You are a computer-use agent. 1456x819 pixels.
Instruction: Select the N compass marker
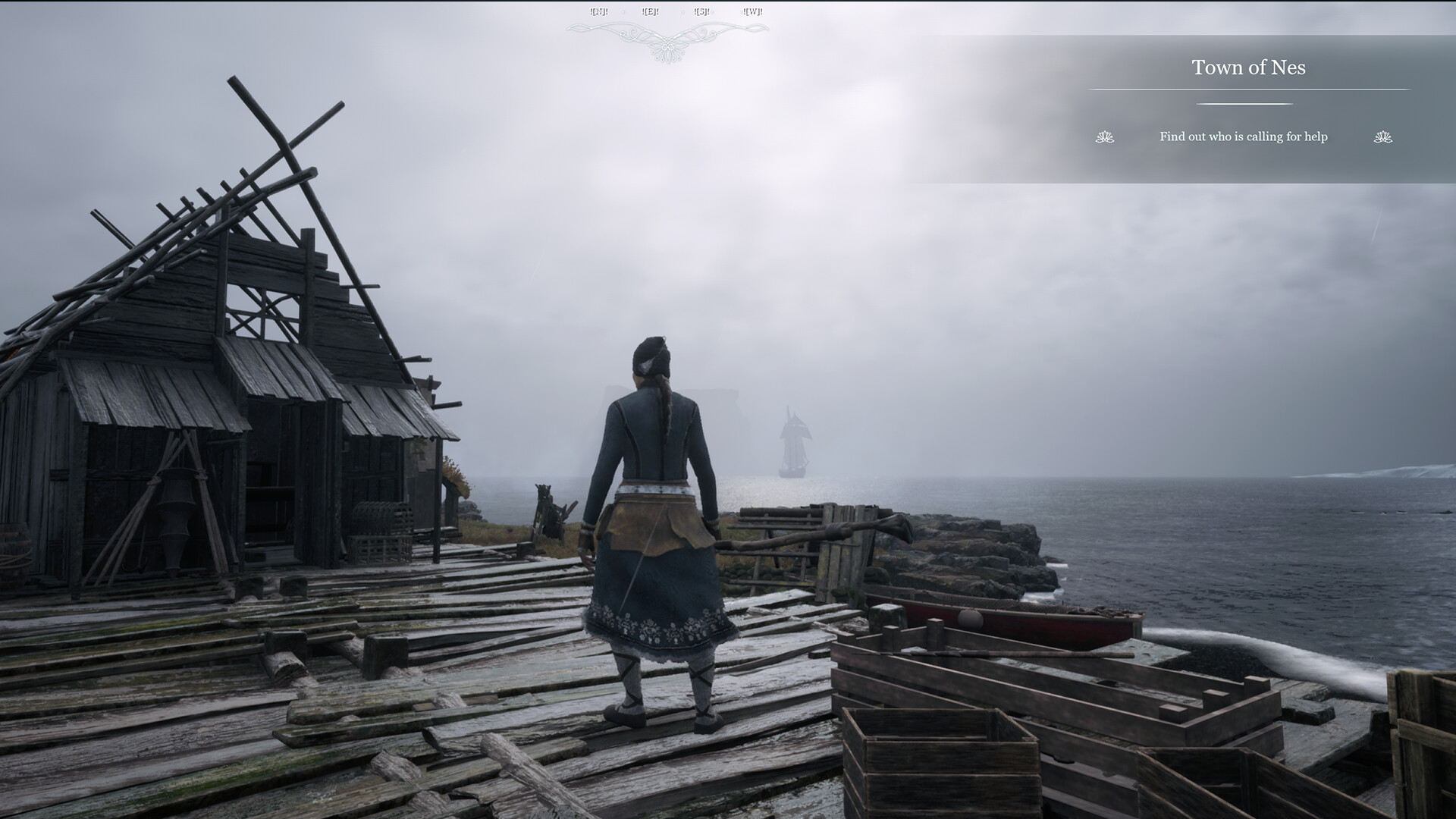tap(599, 11)
